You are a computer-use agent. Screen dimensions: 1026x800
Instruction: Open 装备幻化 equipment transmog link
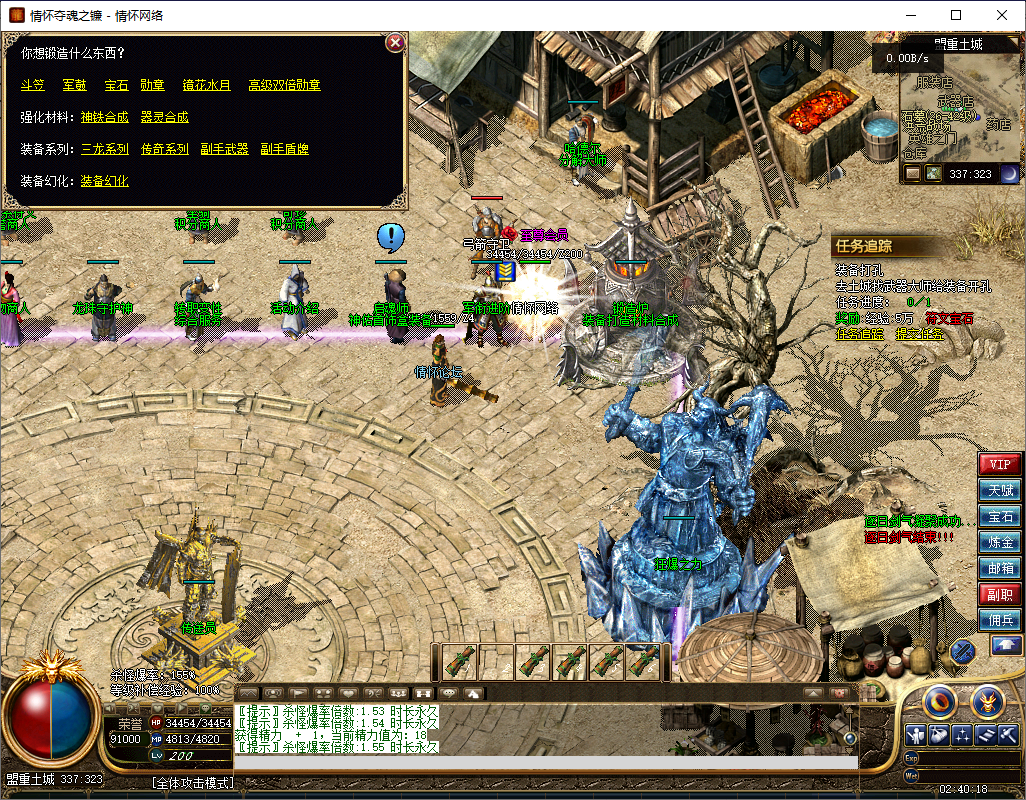point(105,181)
